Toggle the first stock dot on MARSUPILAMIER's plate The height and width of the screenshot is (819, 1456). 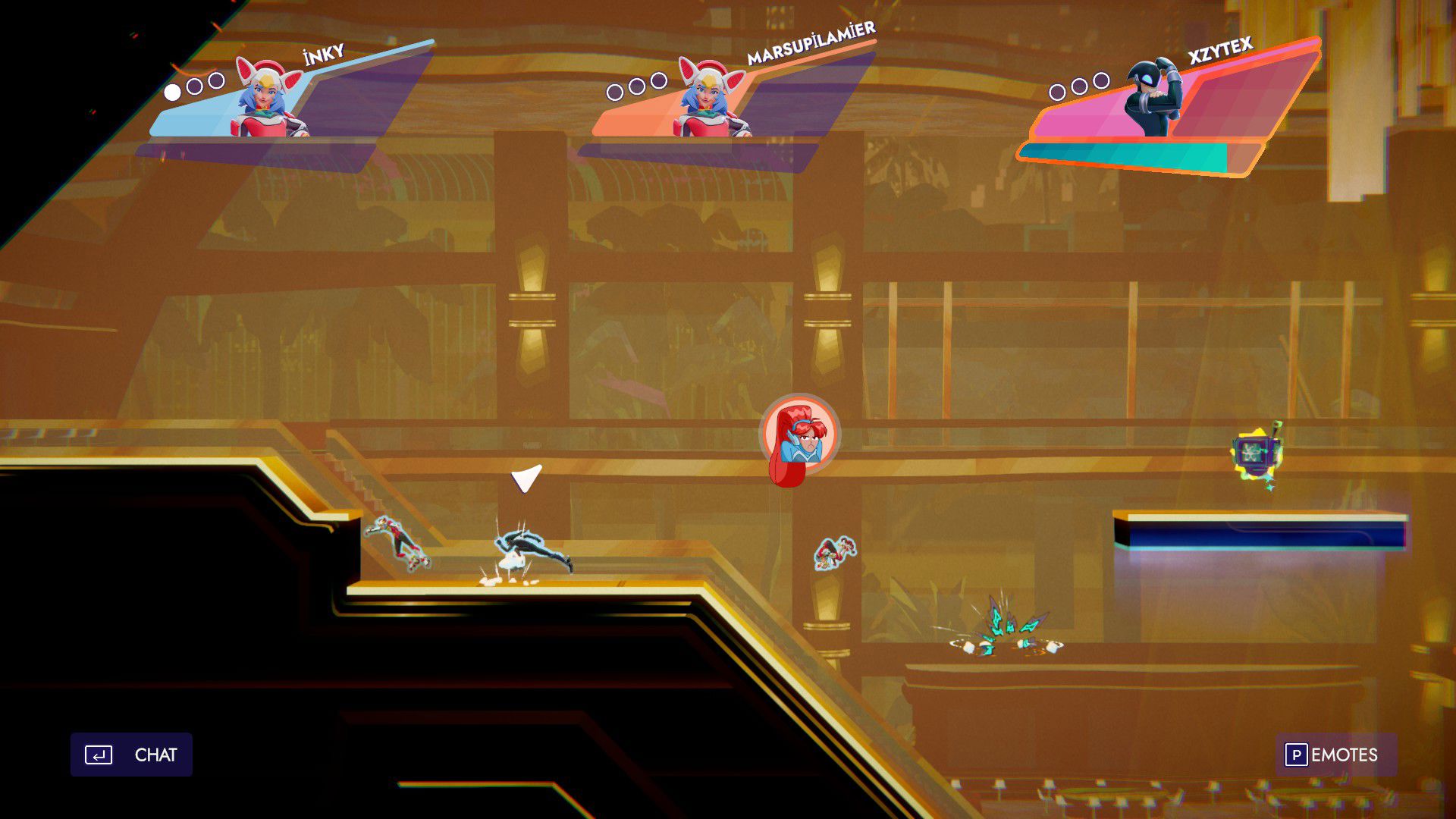click(614, 91)
